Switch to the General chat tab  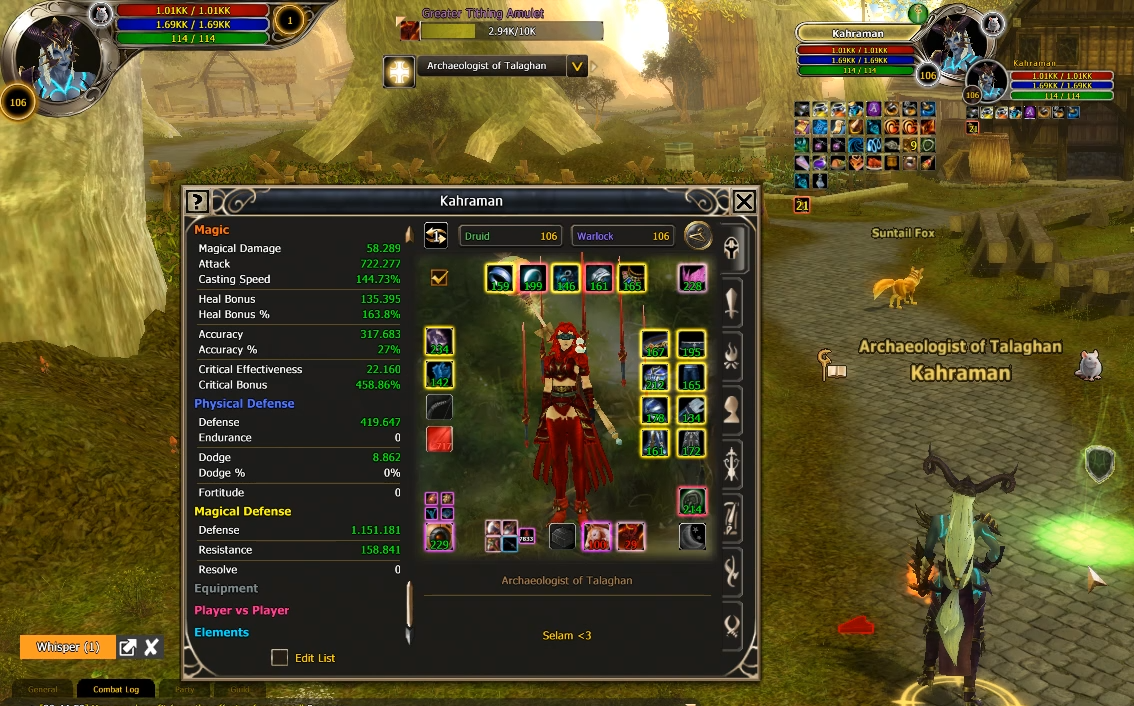tap(43, 689)
